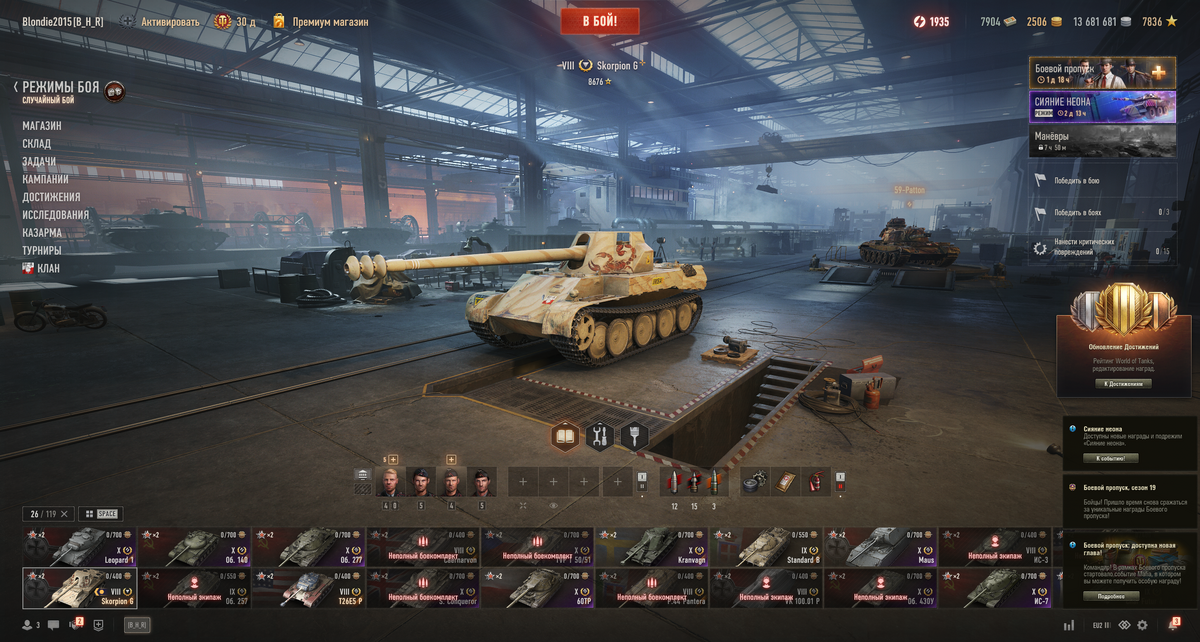
Task: Click the 'Подробнее' notification button
Action: point(1110,596)
